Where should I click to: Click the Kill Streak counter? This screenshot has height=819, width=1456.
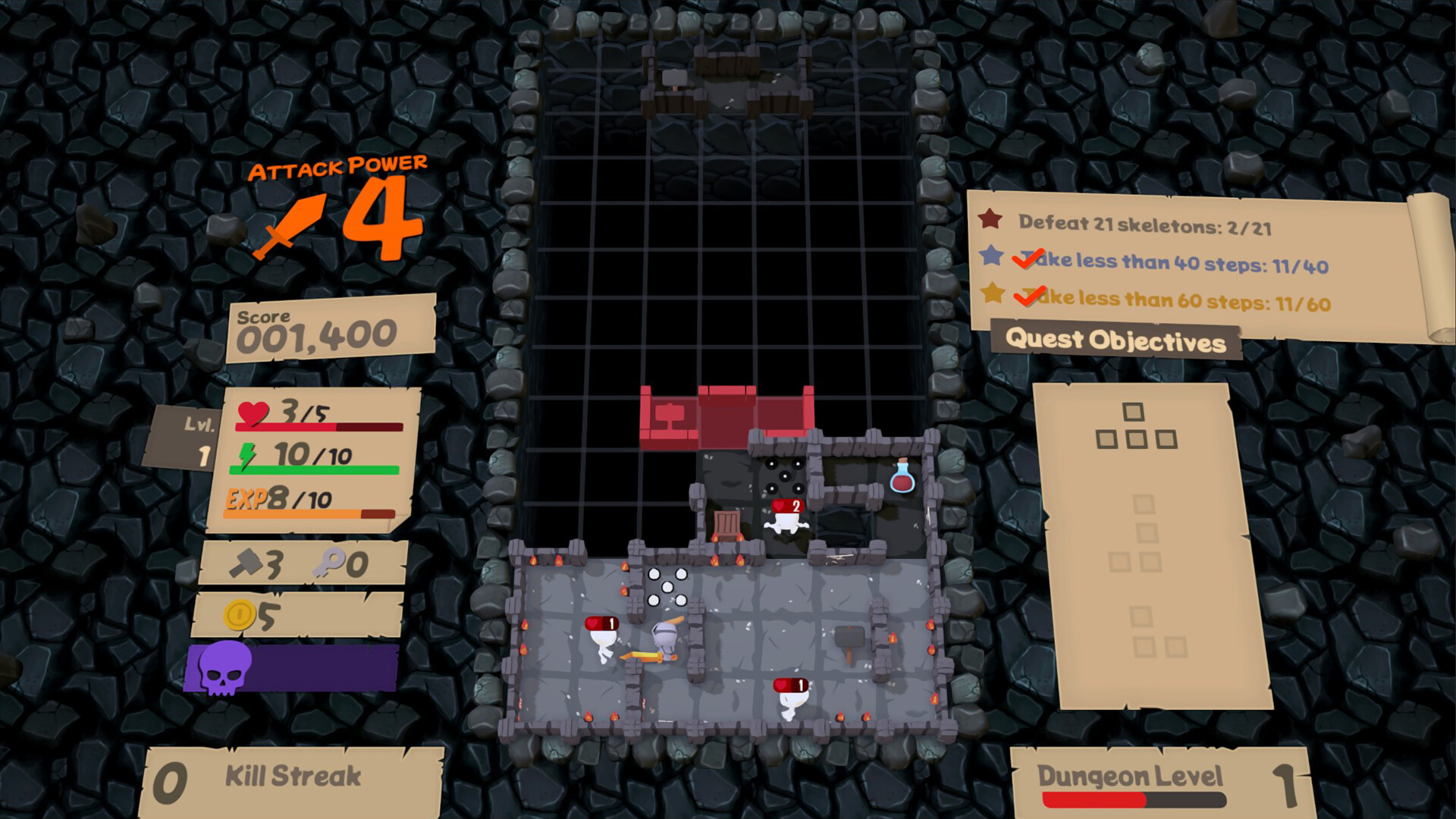292,774
